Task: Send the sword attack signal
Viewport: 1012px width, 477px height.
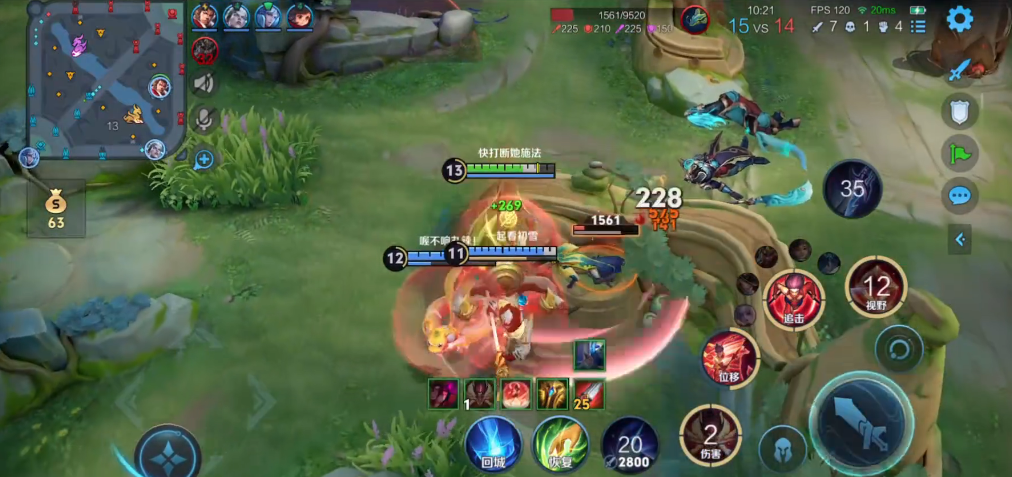Action: pyautogui.click(x=960, y=70)
